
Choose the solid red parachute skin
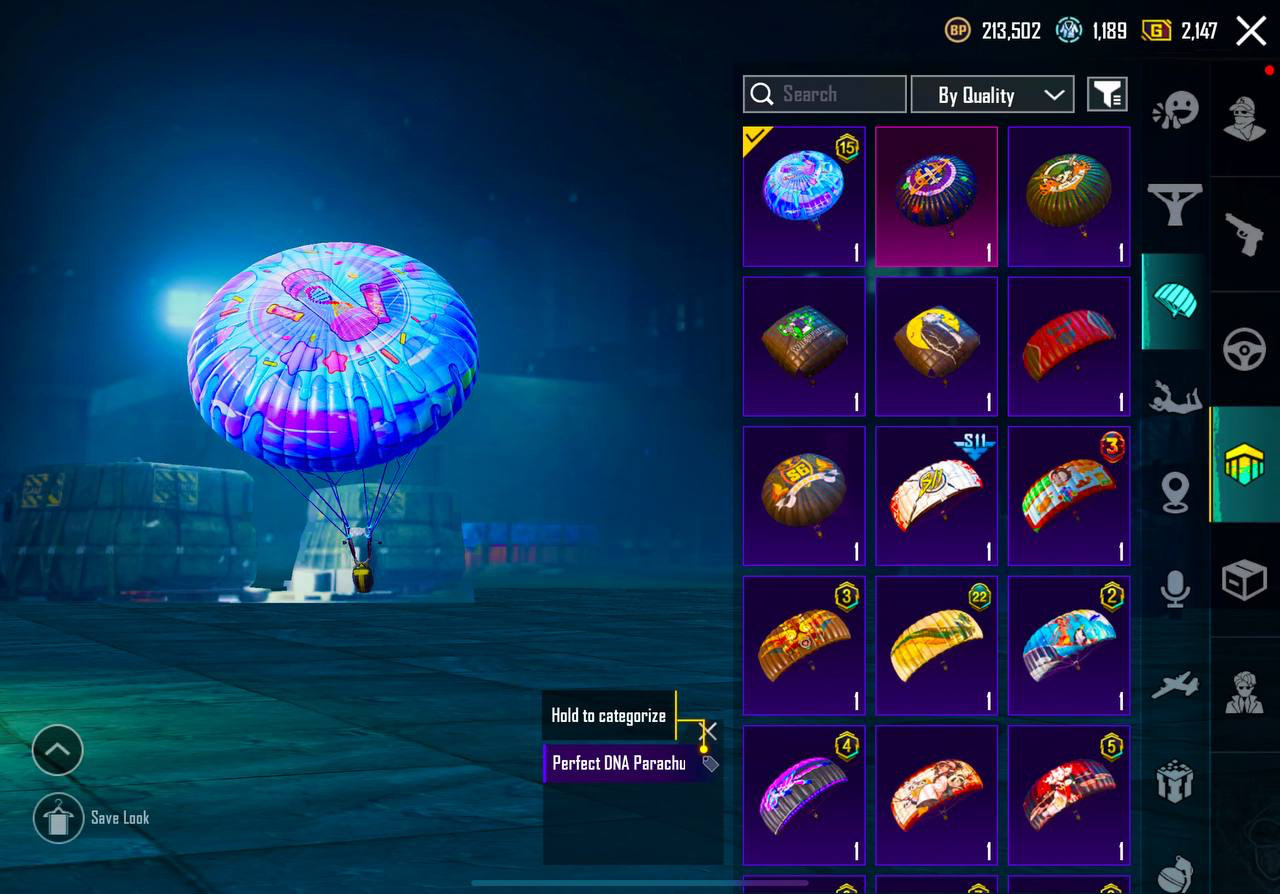(1069, 346)
